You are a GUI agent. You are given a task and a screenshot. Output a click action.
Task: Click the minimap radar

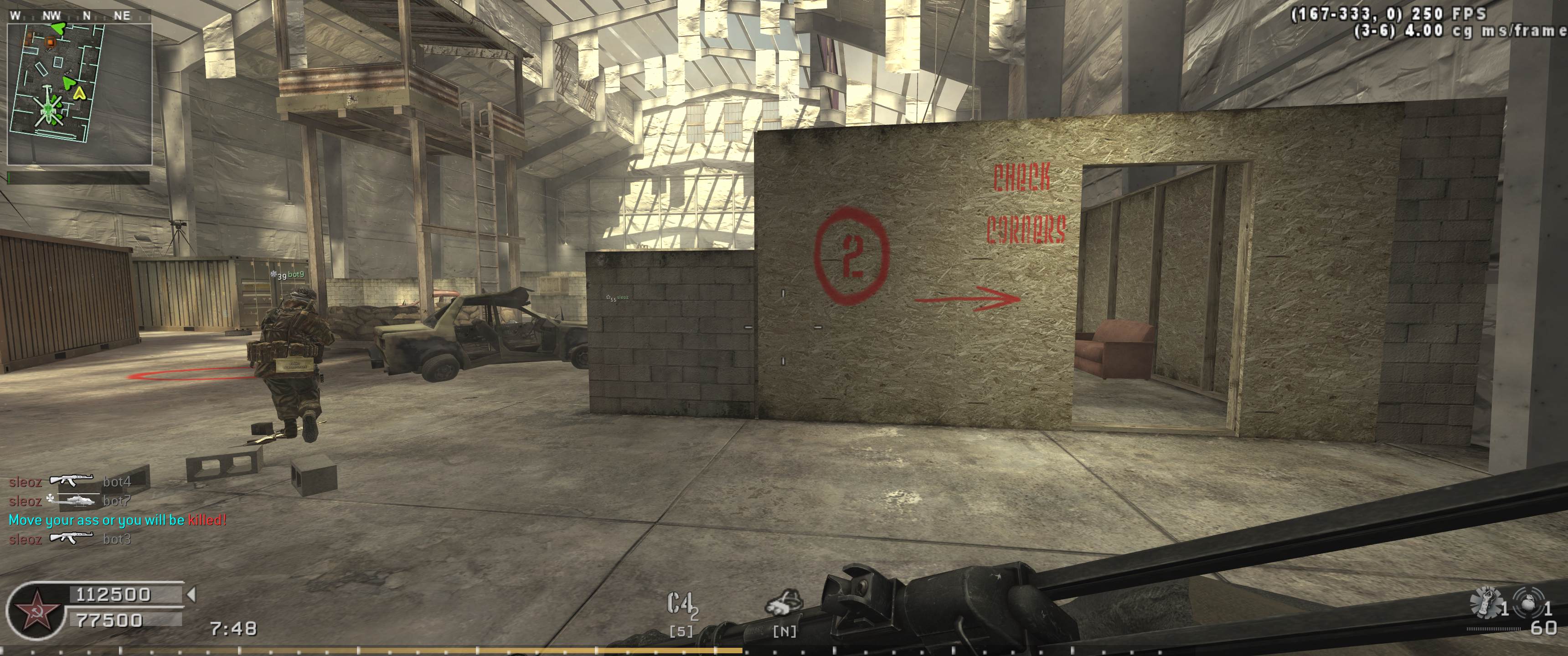(x=79, y=94)
